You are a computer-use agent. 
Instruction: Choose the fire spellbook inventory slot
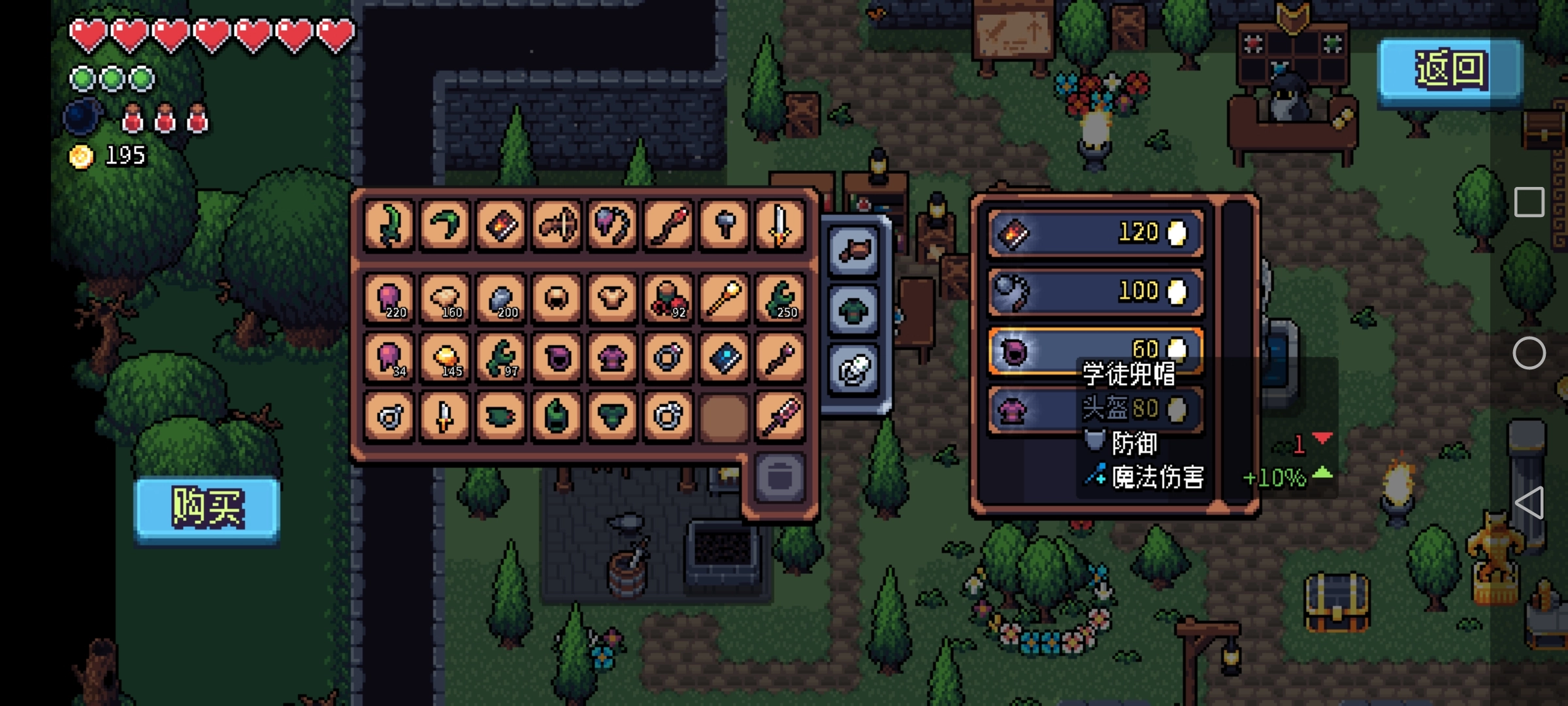[500, 226]
